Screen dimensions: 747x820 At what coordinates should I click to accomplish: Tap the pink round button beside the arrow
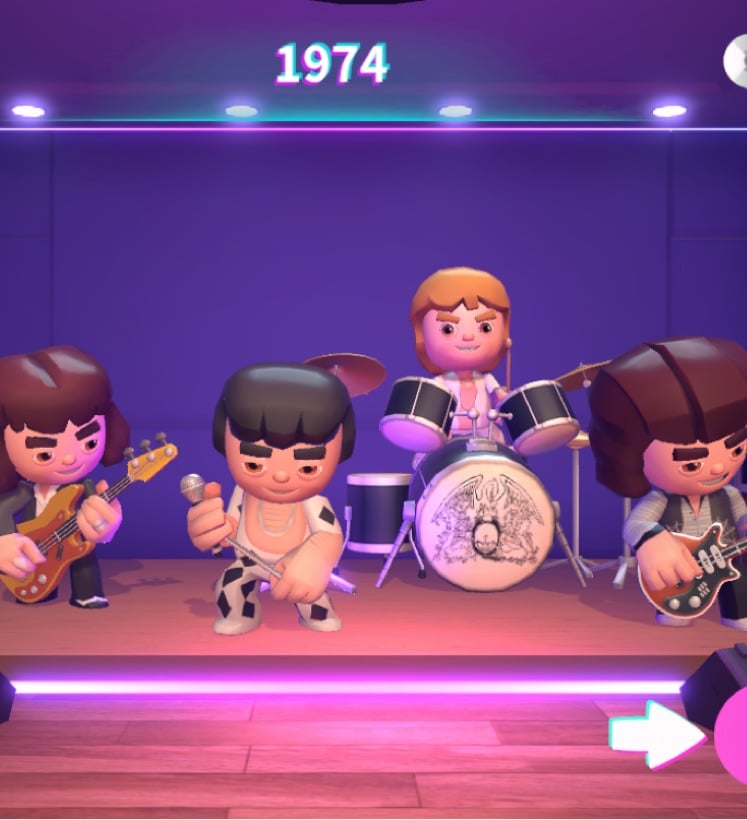pos(733,735)
